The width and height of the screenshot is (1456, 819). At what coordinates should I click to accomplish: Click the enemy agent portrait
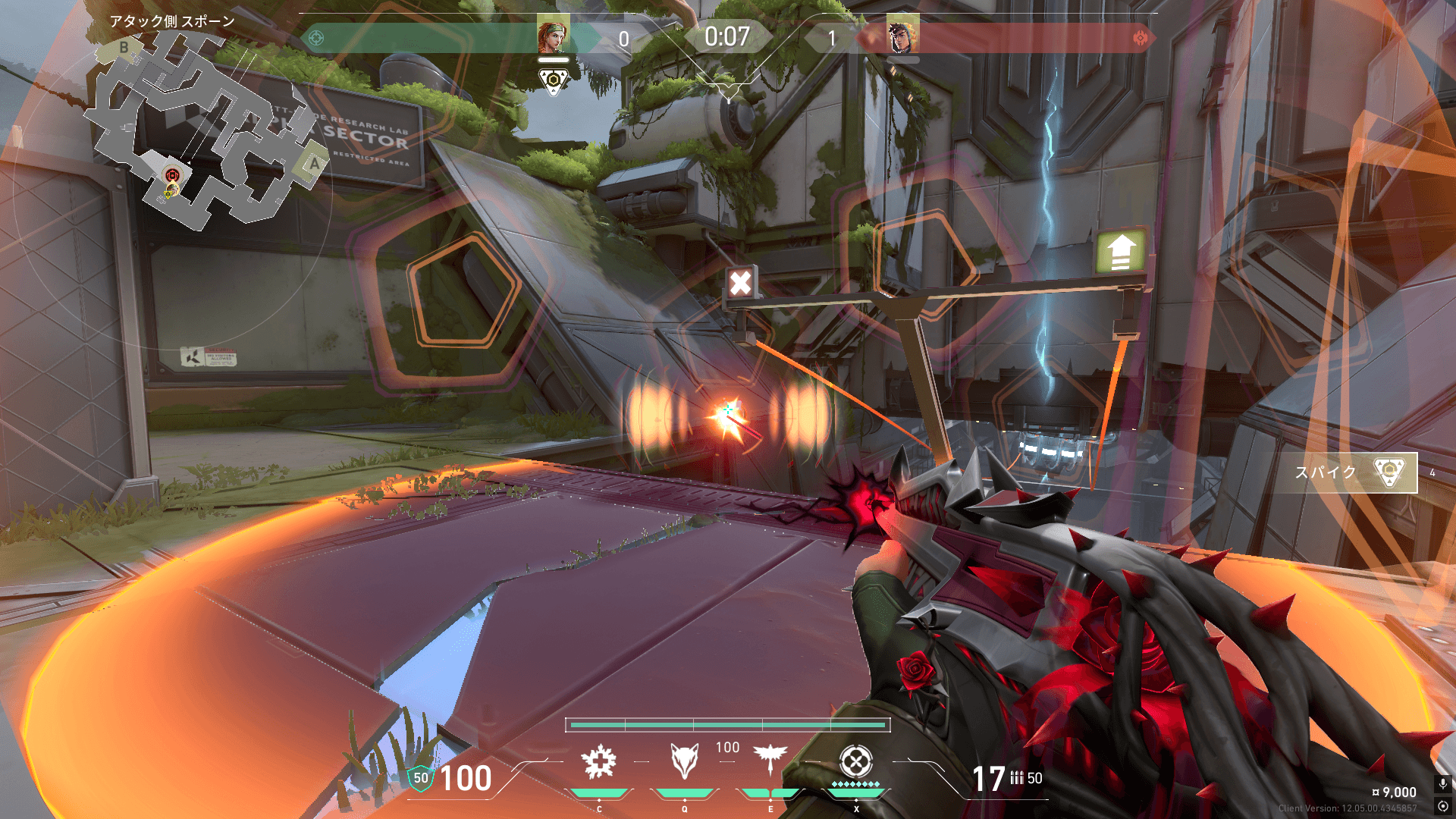(902, 36)
